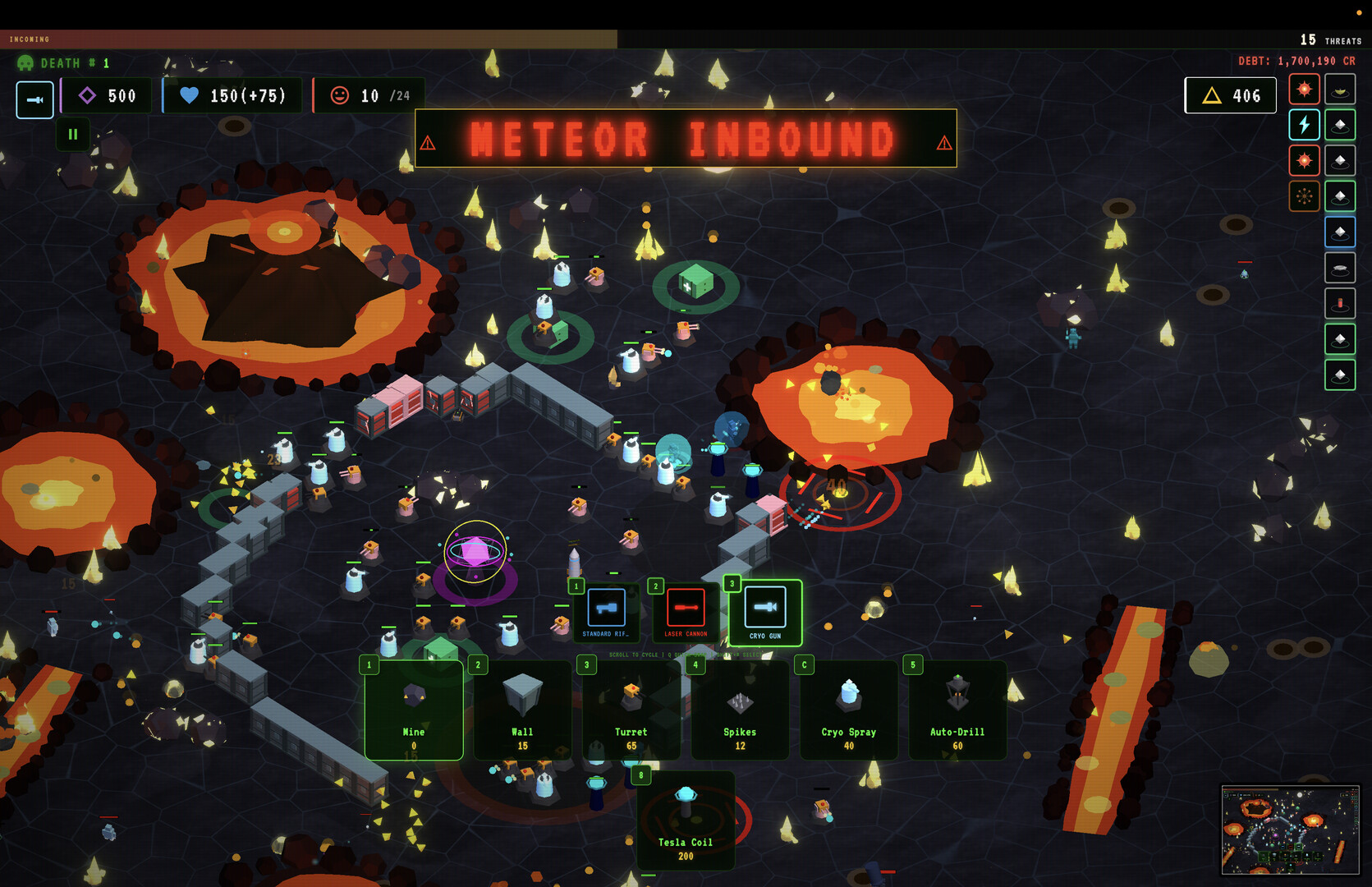Click the lightning bolt upgrade icon

pos(1304,125)
